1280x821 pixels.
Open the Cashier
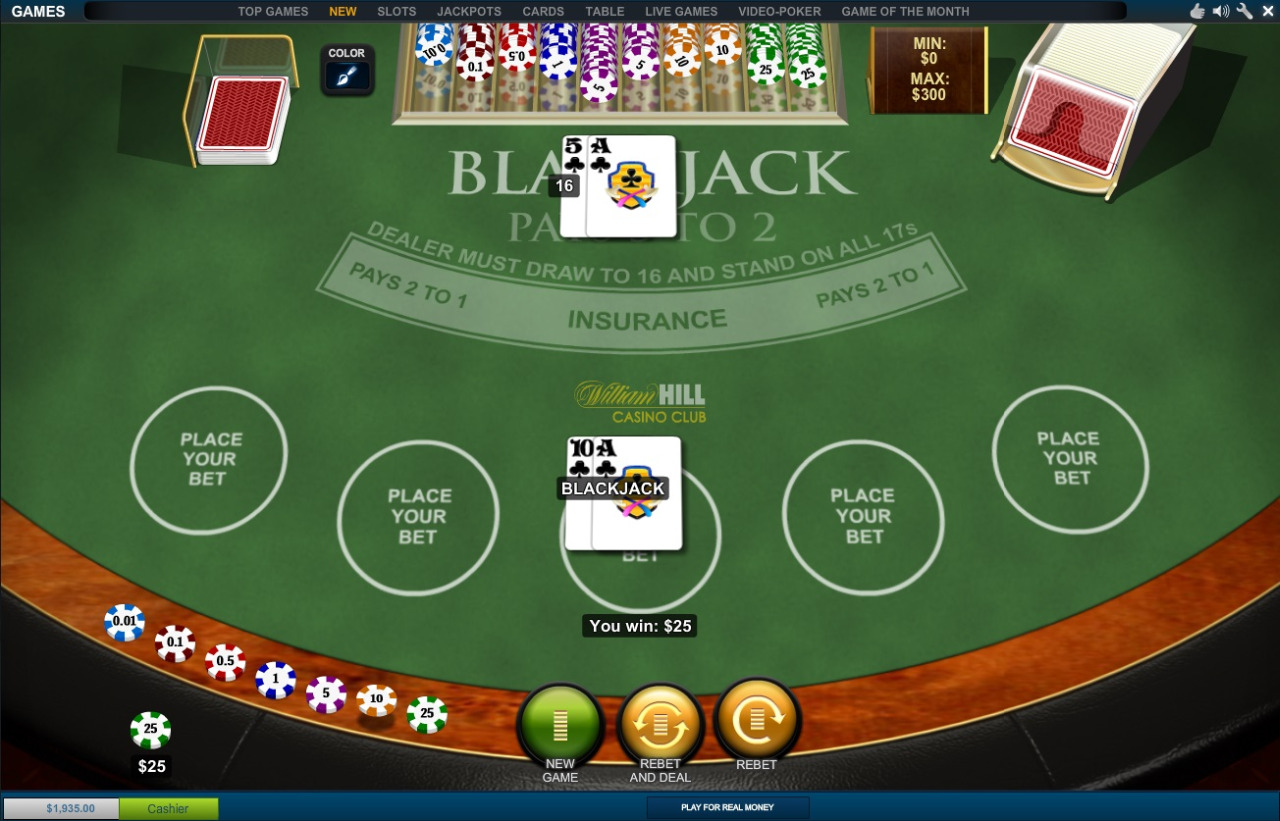tap(168, 808)
